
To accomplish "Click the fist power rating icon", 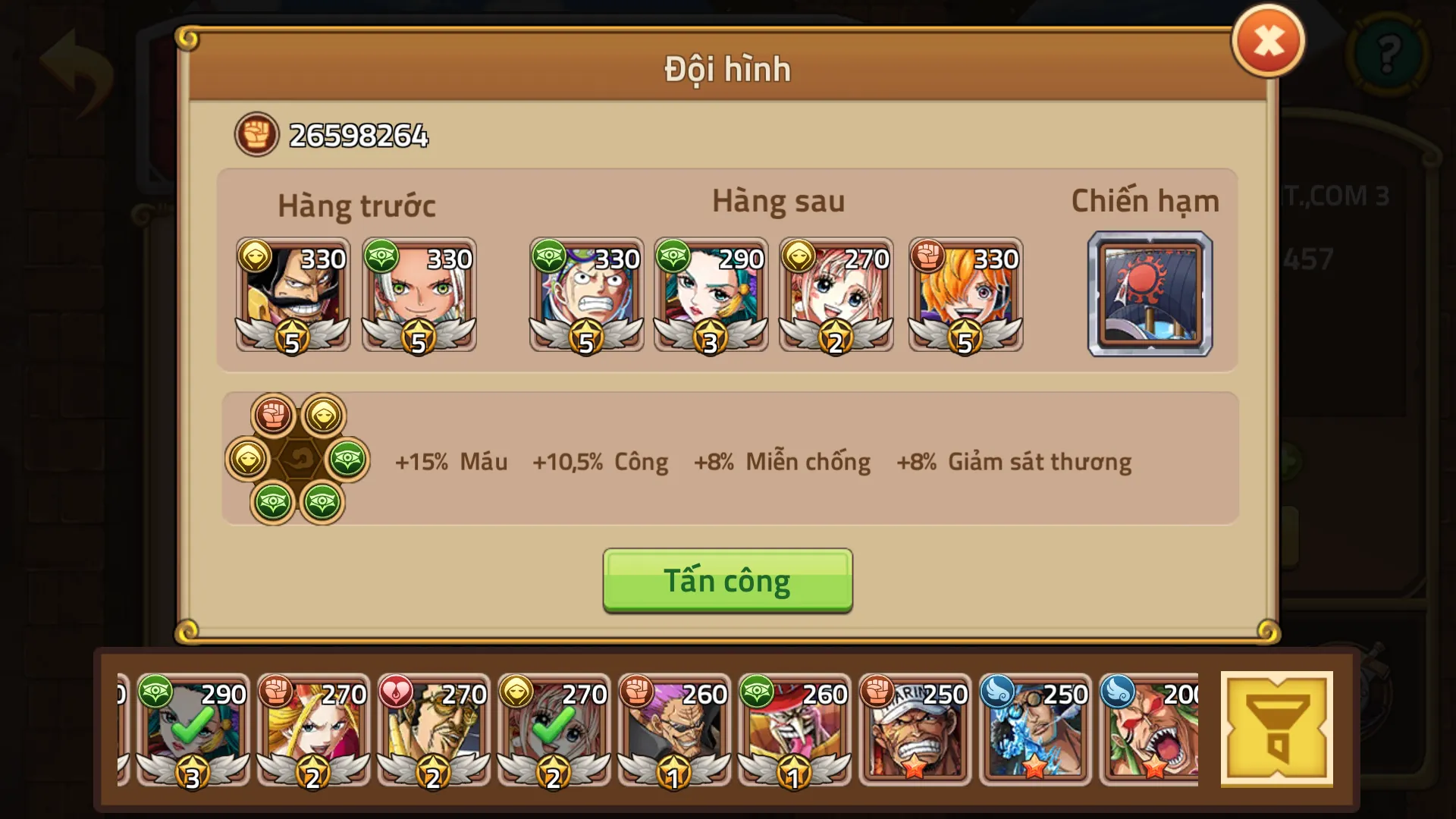I will (x=256, y=134).
